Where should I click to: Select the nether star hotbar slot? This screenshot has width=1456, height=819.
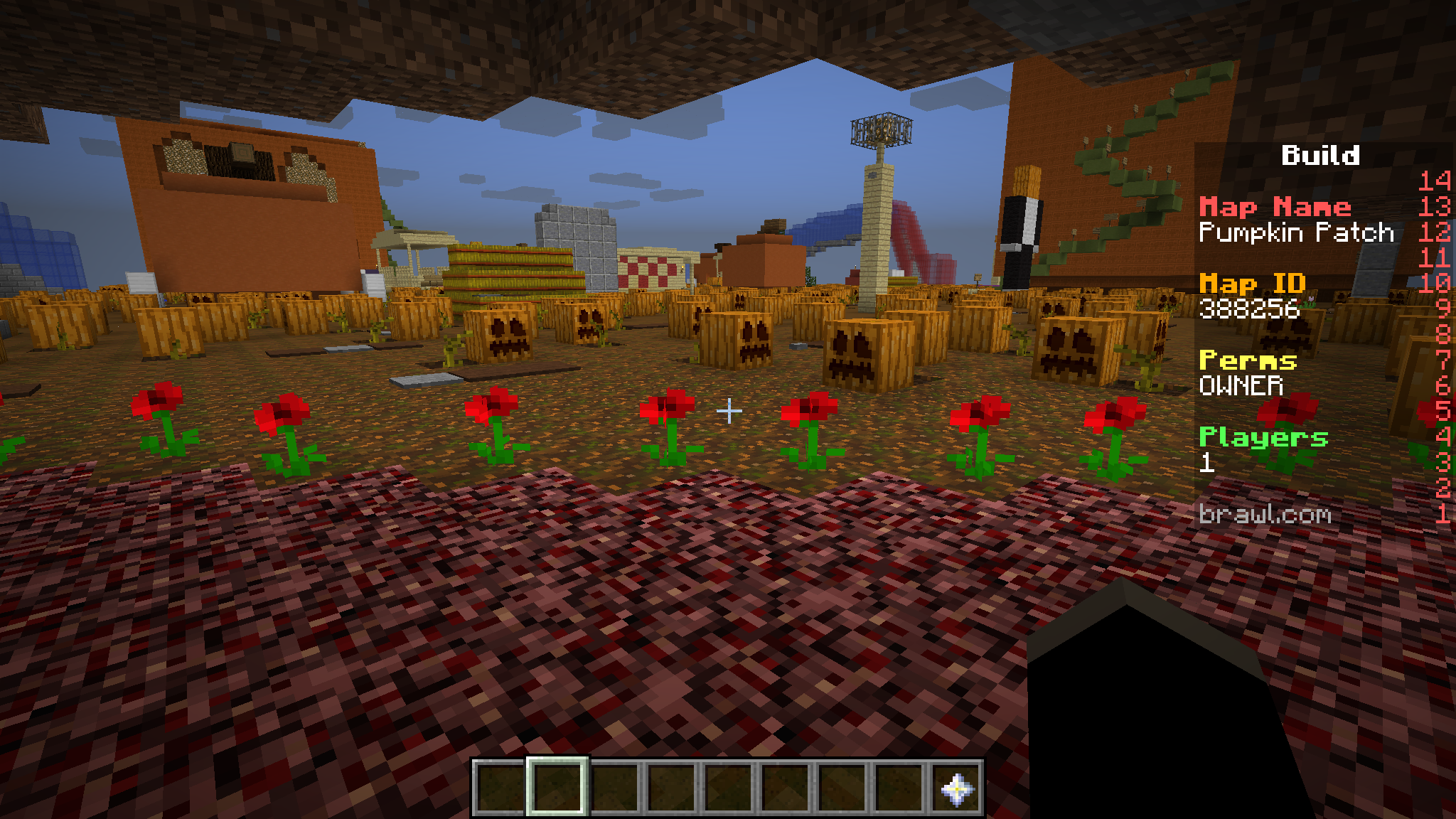pyautogui.click(x=956, y=788)
